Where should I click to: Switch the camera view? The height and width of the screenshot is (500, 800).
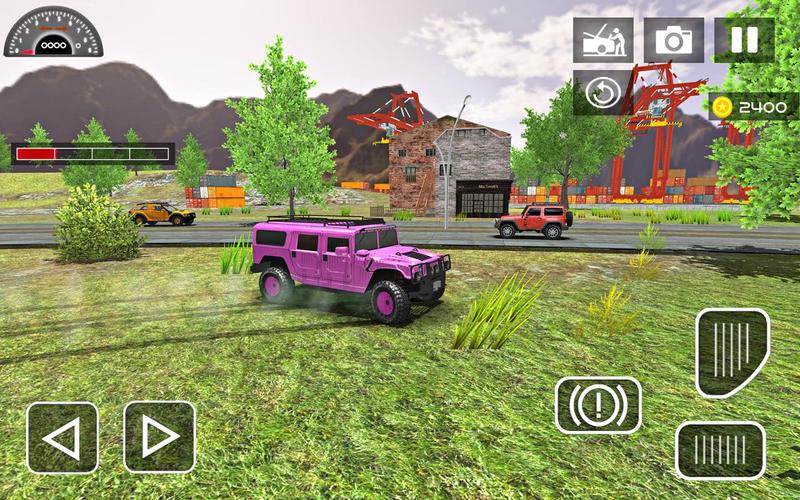pos(673,40)
